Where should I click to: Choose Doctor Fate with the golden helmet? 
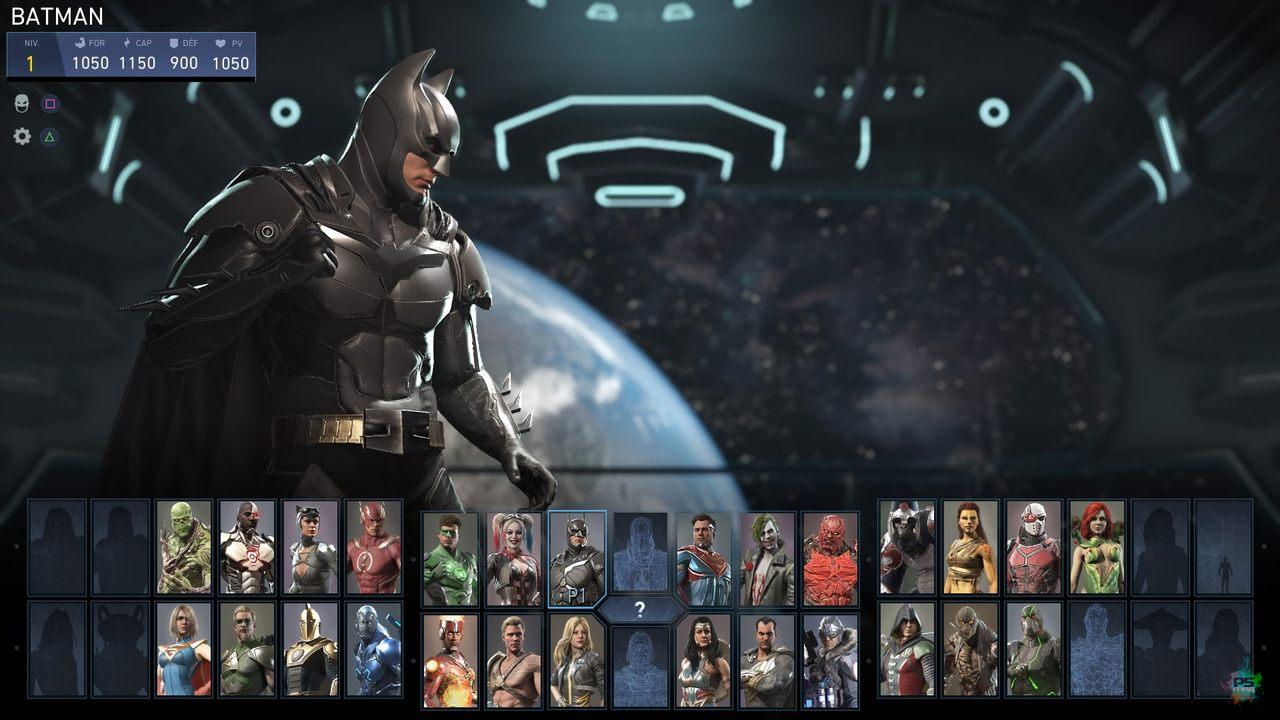coord(310,648)
